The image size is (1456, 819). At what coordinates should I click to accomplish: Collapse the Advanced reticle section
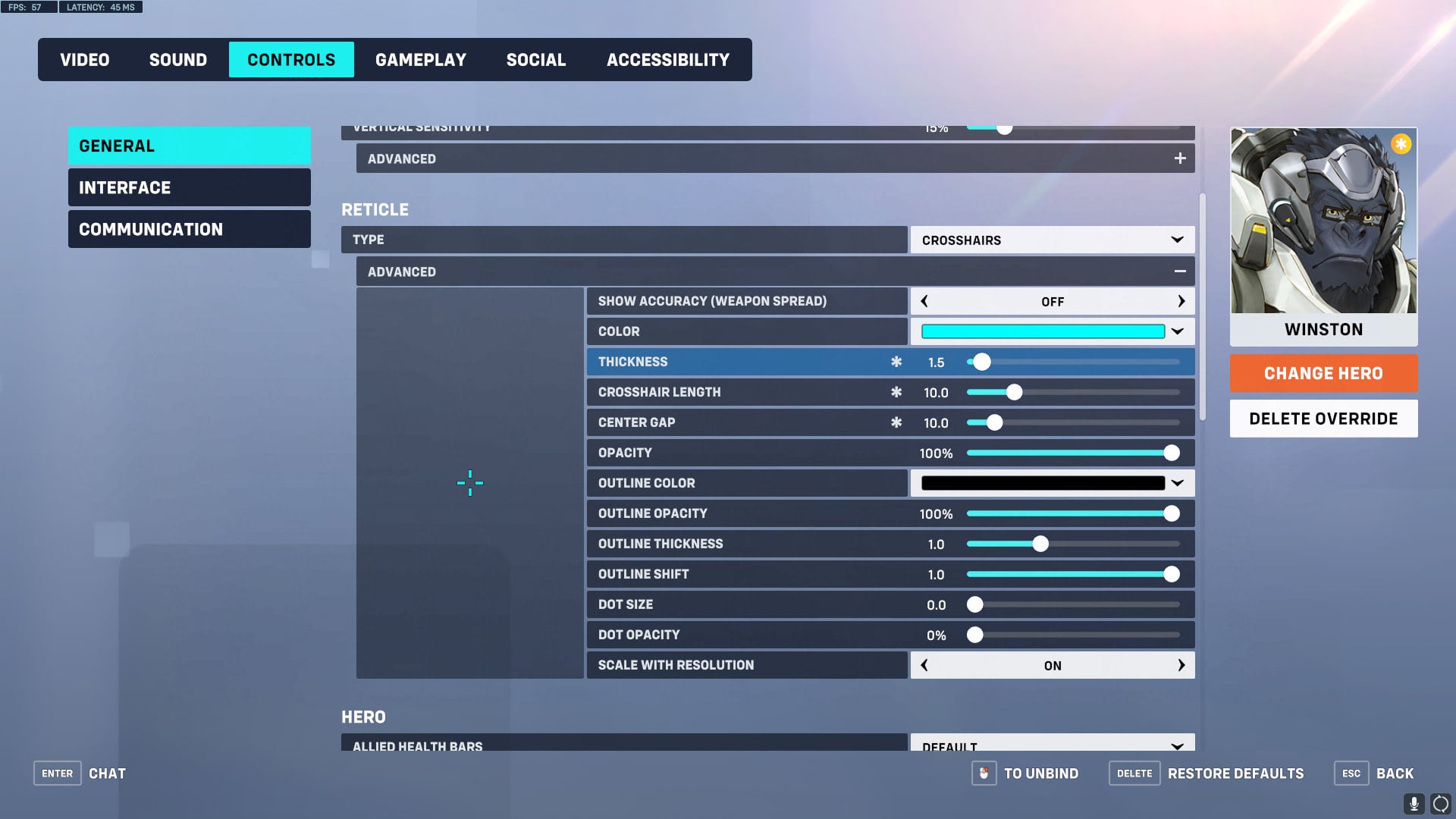coord(1180,271)
